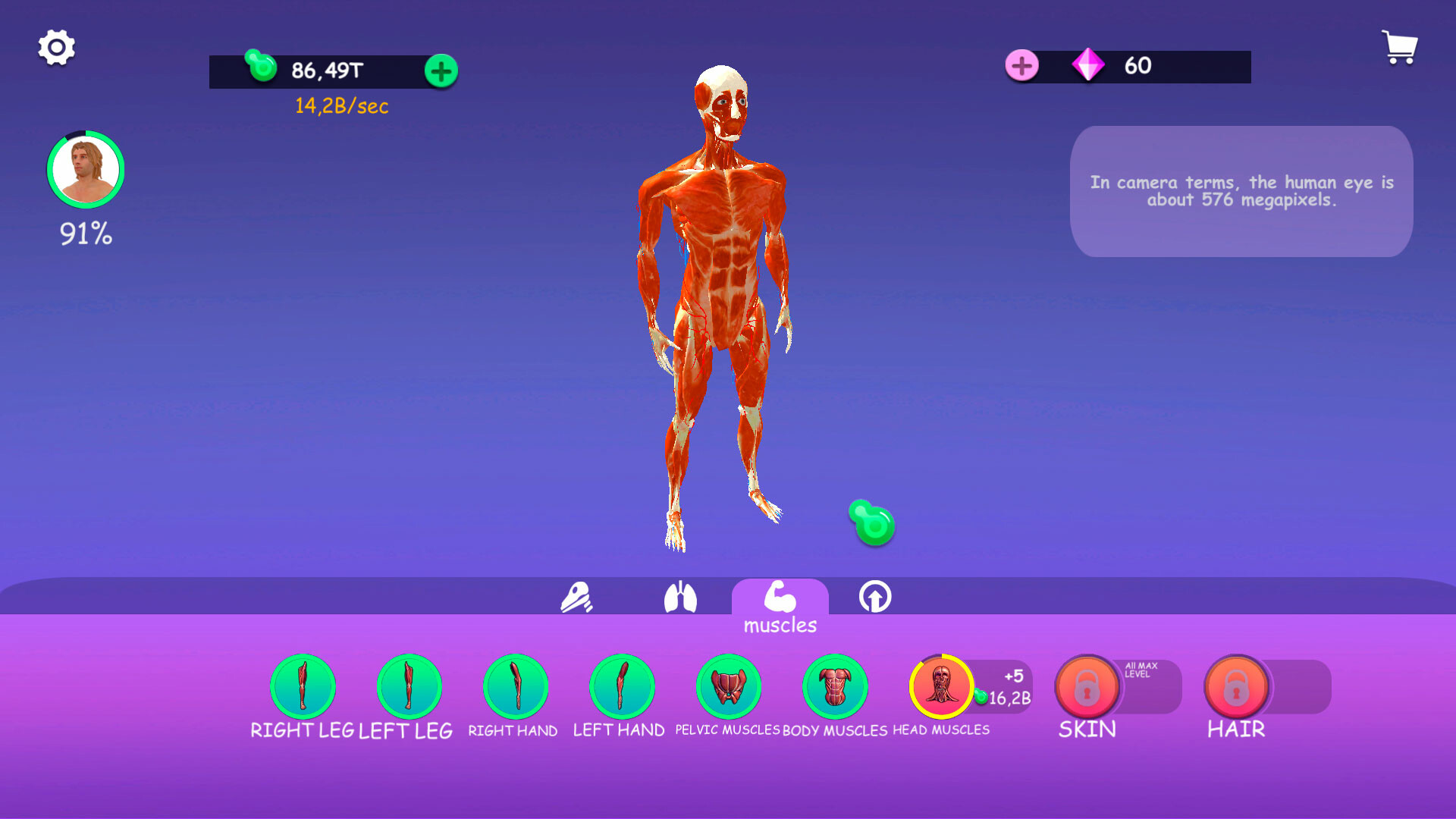Switch to the lungs tab
The width and height of the screenshot is (1456, 819).
pos(681,599)
